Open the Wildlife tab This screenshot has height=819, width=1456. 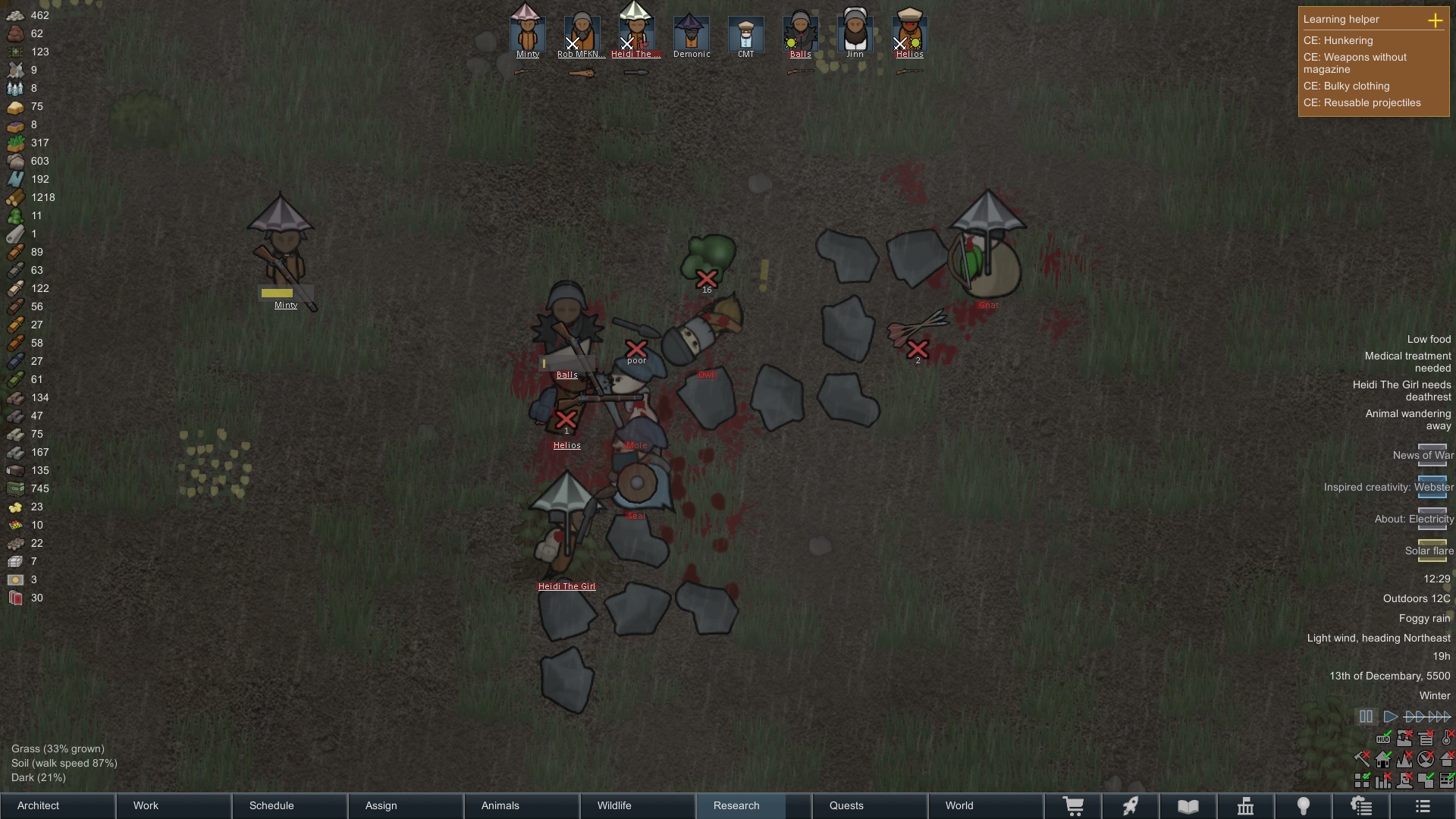point(639,805)
